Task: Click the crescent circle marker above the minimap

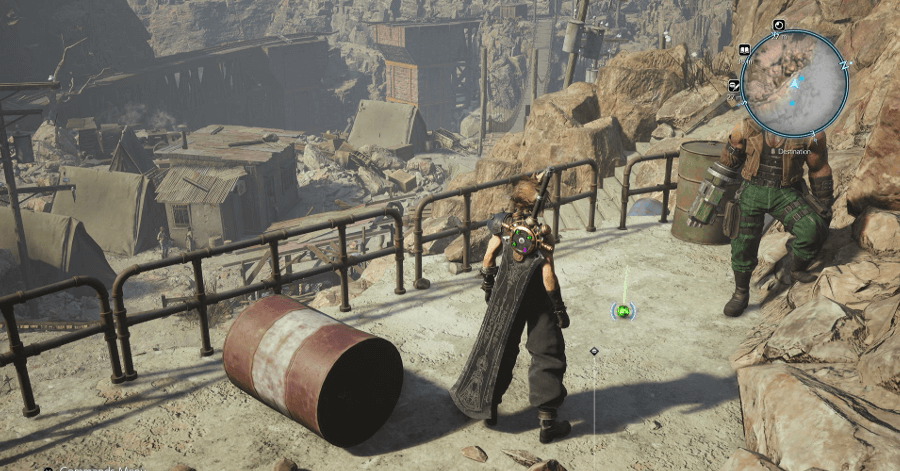Action: 780,25
